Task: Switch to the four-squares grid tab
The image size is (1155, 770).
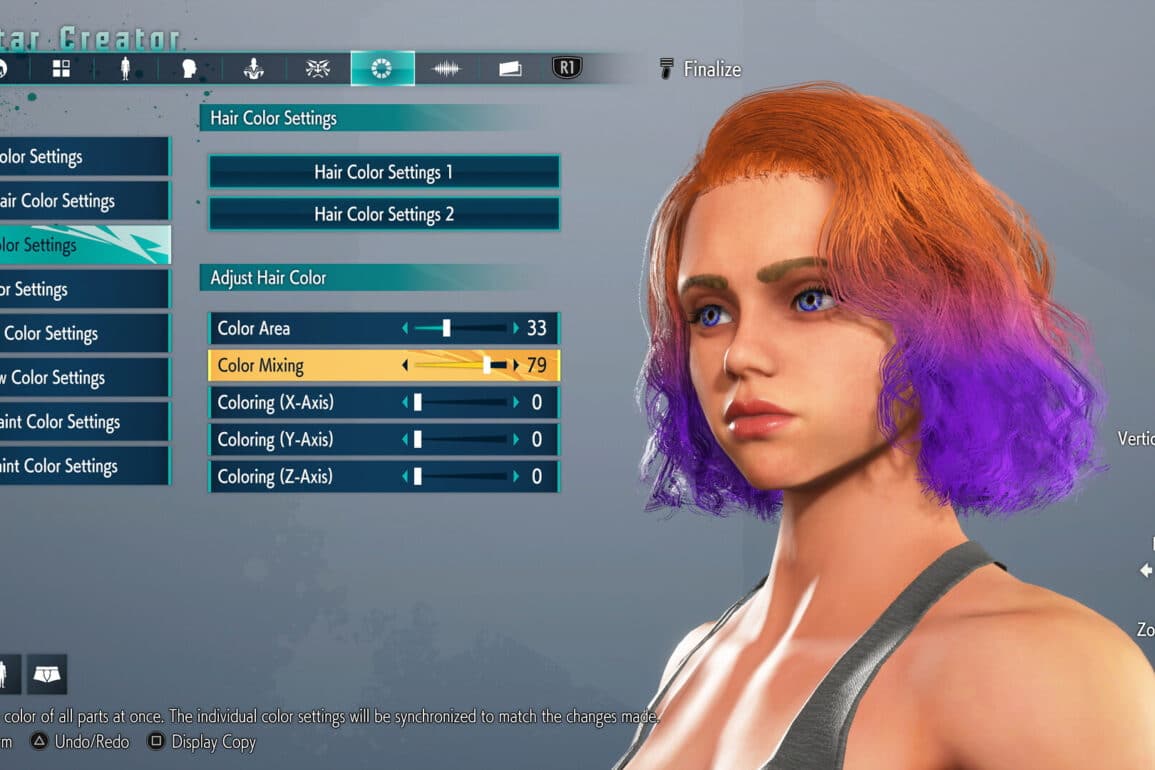Action: pyautogui.click(x=61, y=68)
